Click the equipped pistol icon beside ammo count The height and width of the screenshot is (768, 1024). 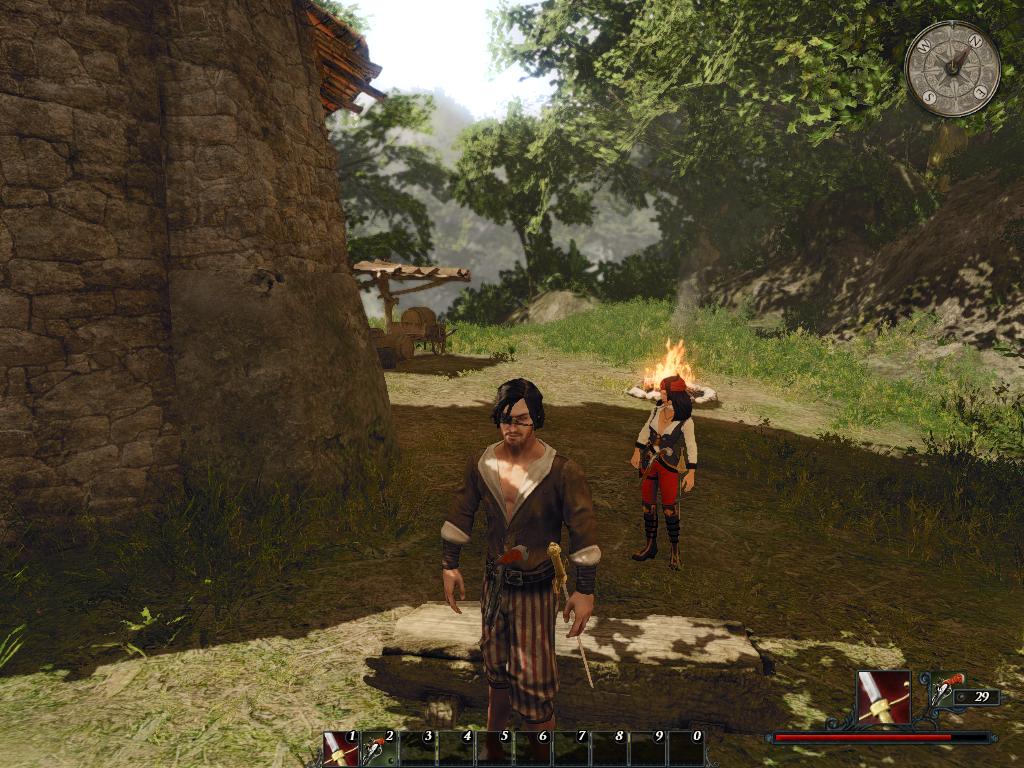[x=947, y=687]
